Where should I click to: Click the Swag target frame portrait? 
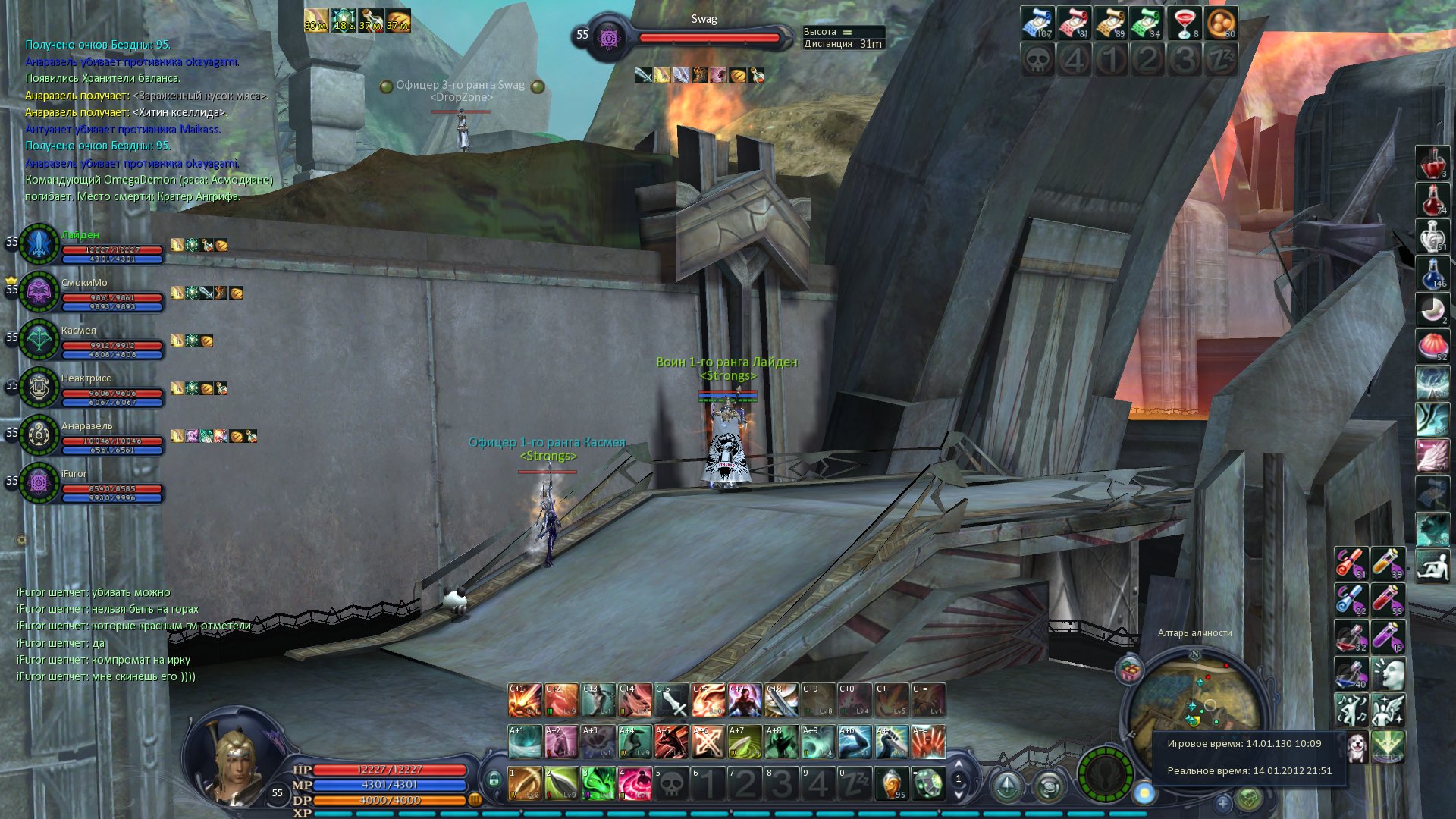pyautogui.click(x=608, y=36)
